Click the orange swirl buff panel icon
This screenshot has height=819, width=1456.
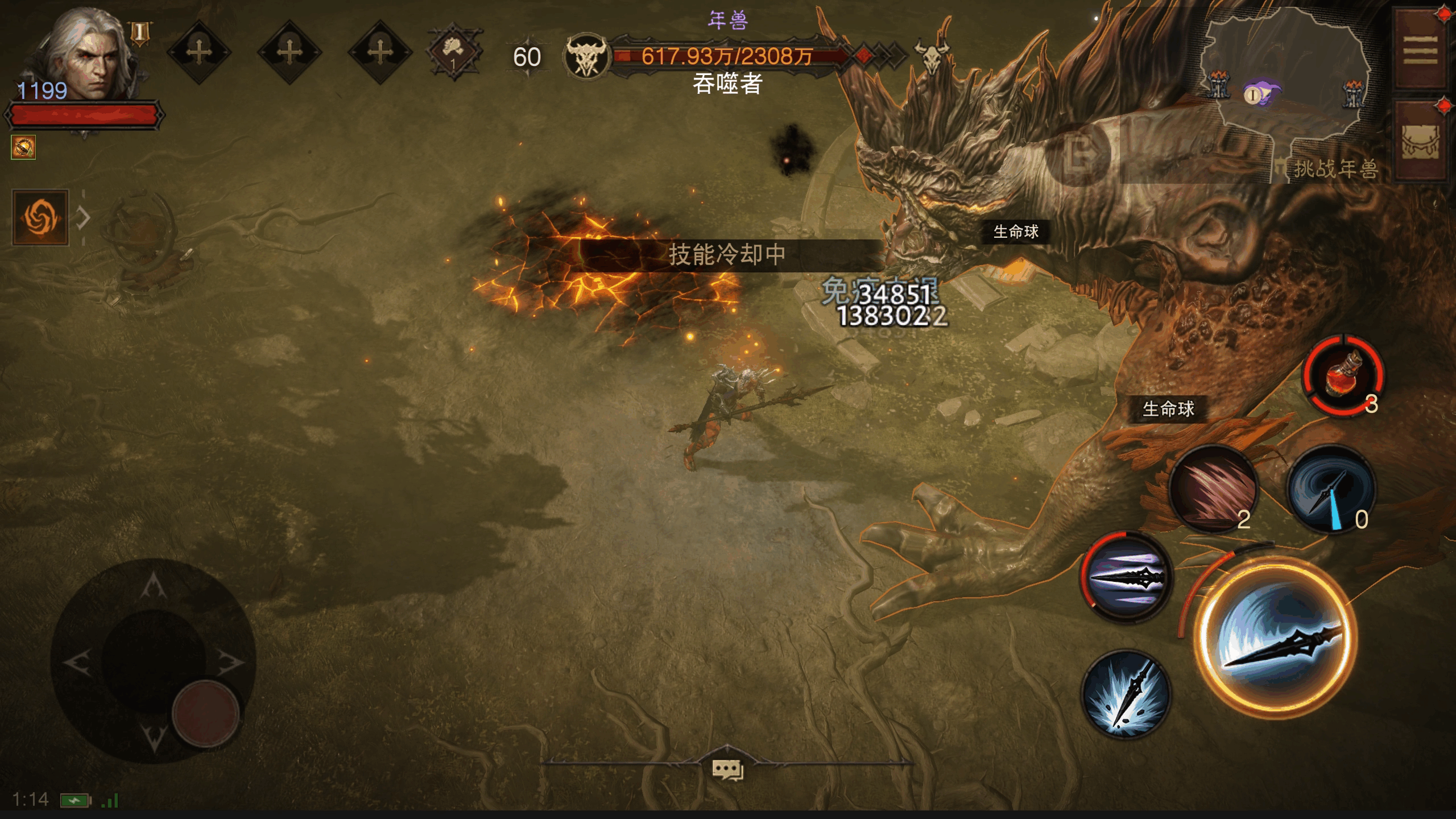click(x=40, y=218)
